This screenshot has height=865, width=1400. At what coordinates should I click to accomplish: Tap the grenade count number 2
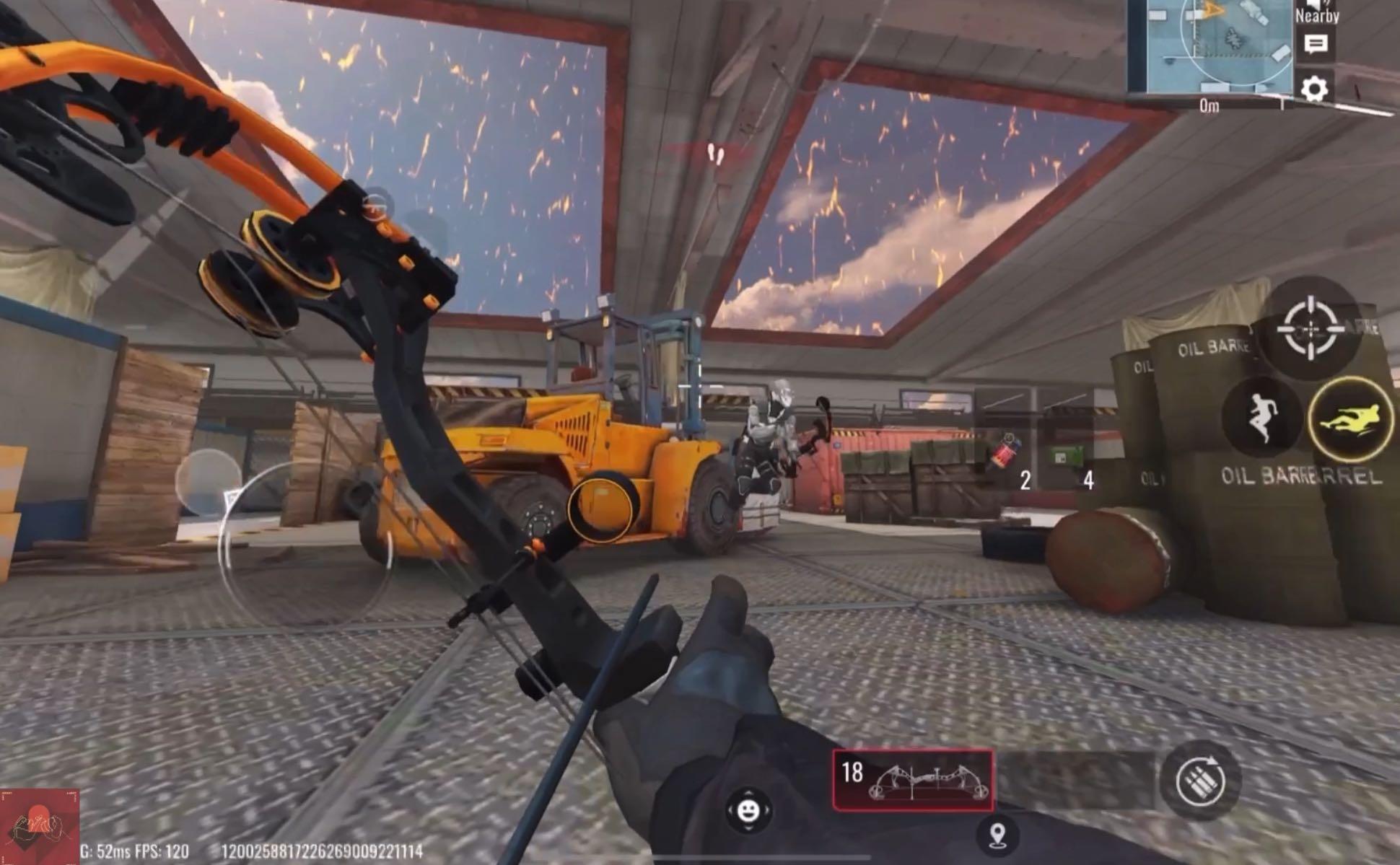coord(1024,478)
